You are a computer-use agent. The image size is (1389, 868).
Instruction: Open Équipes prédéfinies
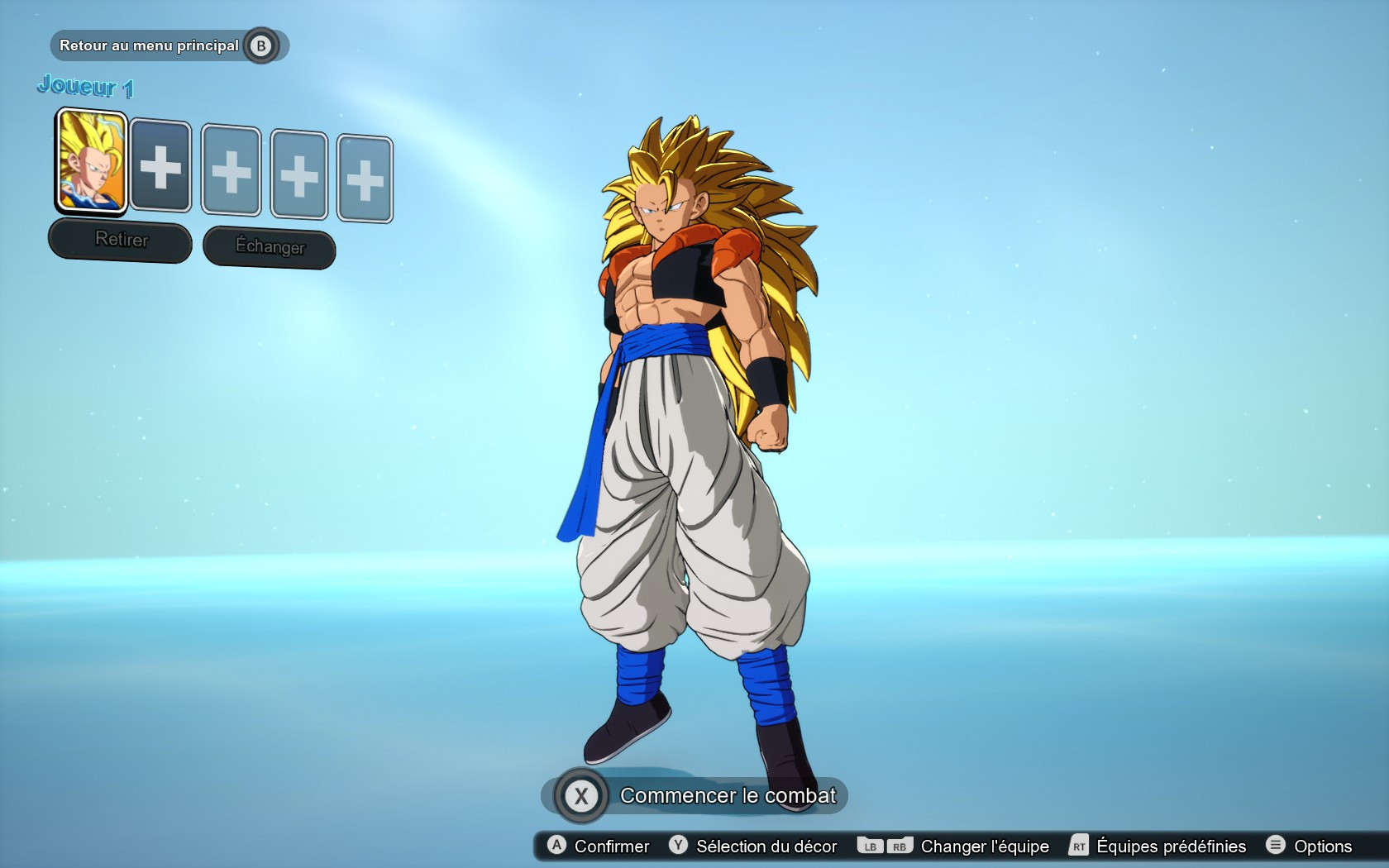(1171, 847)
